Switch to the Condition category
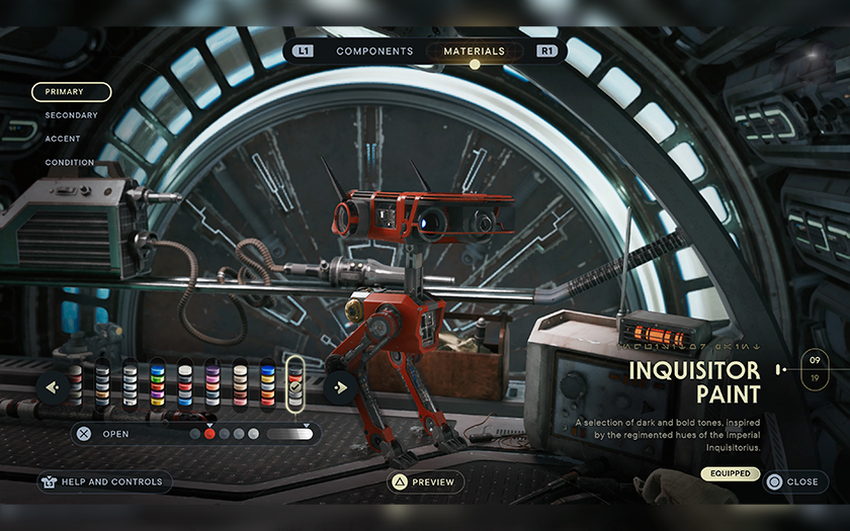The width and height of the screenshot is (850, 531). 69,162
